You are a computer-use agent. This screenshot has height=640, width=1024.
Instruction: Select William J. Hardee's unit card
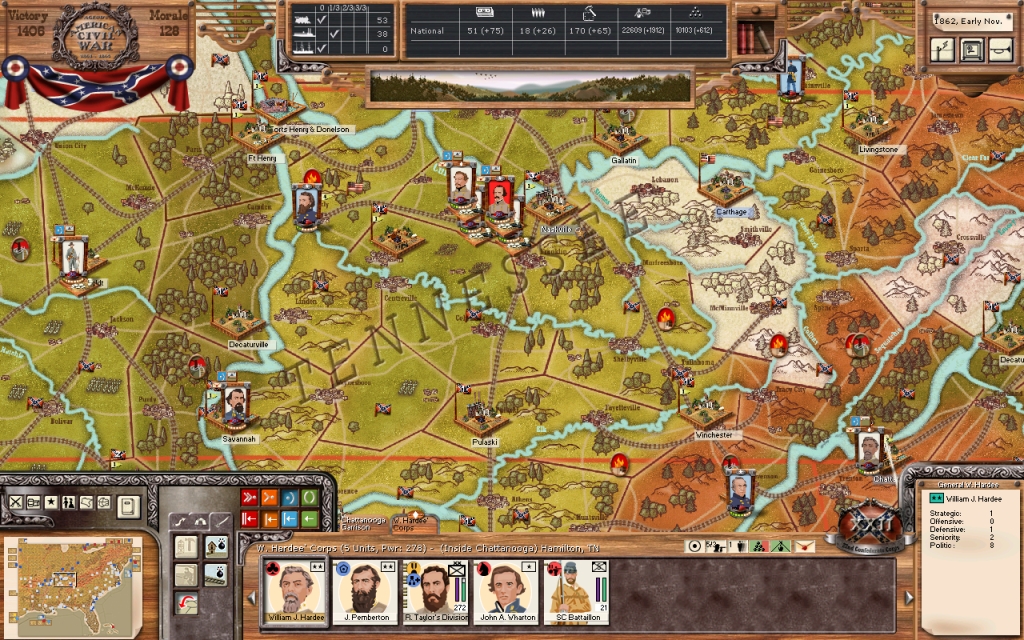[295, 590]
